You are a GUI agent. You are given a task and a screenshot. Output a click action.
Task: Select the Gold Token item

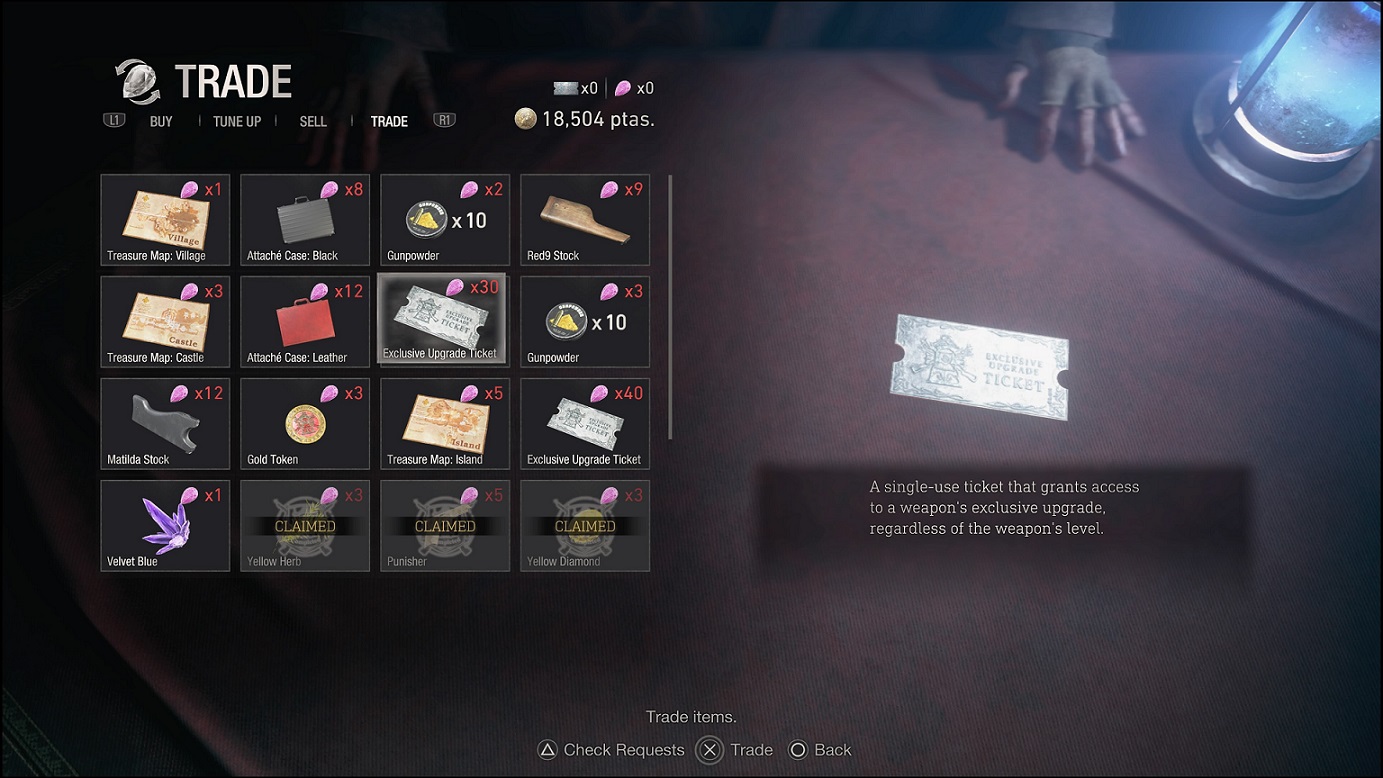(304, 423)
